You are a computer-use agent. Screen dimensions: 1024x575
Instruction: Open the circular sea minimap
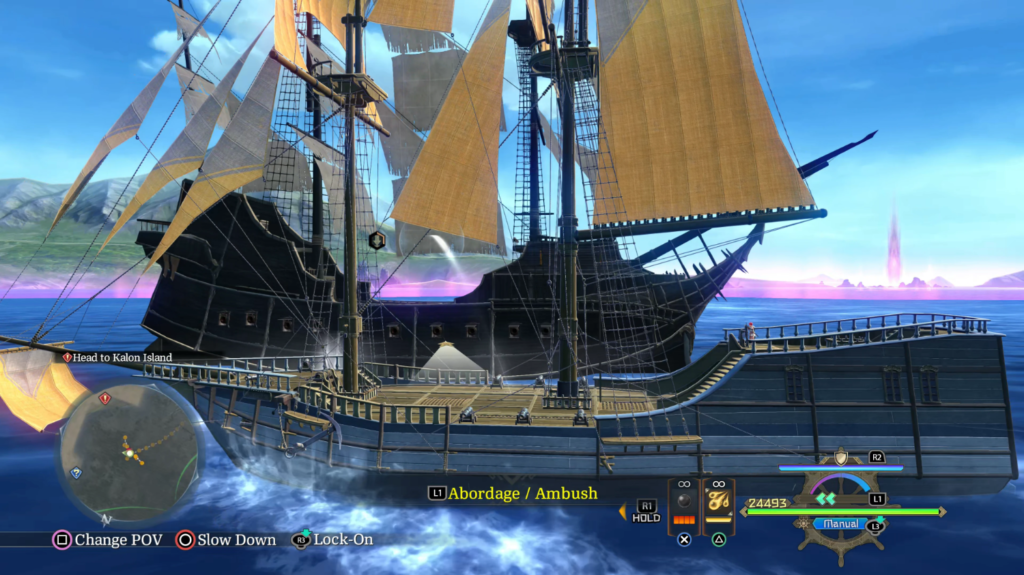point(130,453)
